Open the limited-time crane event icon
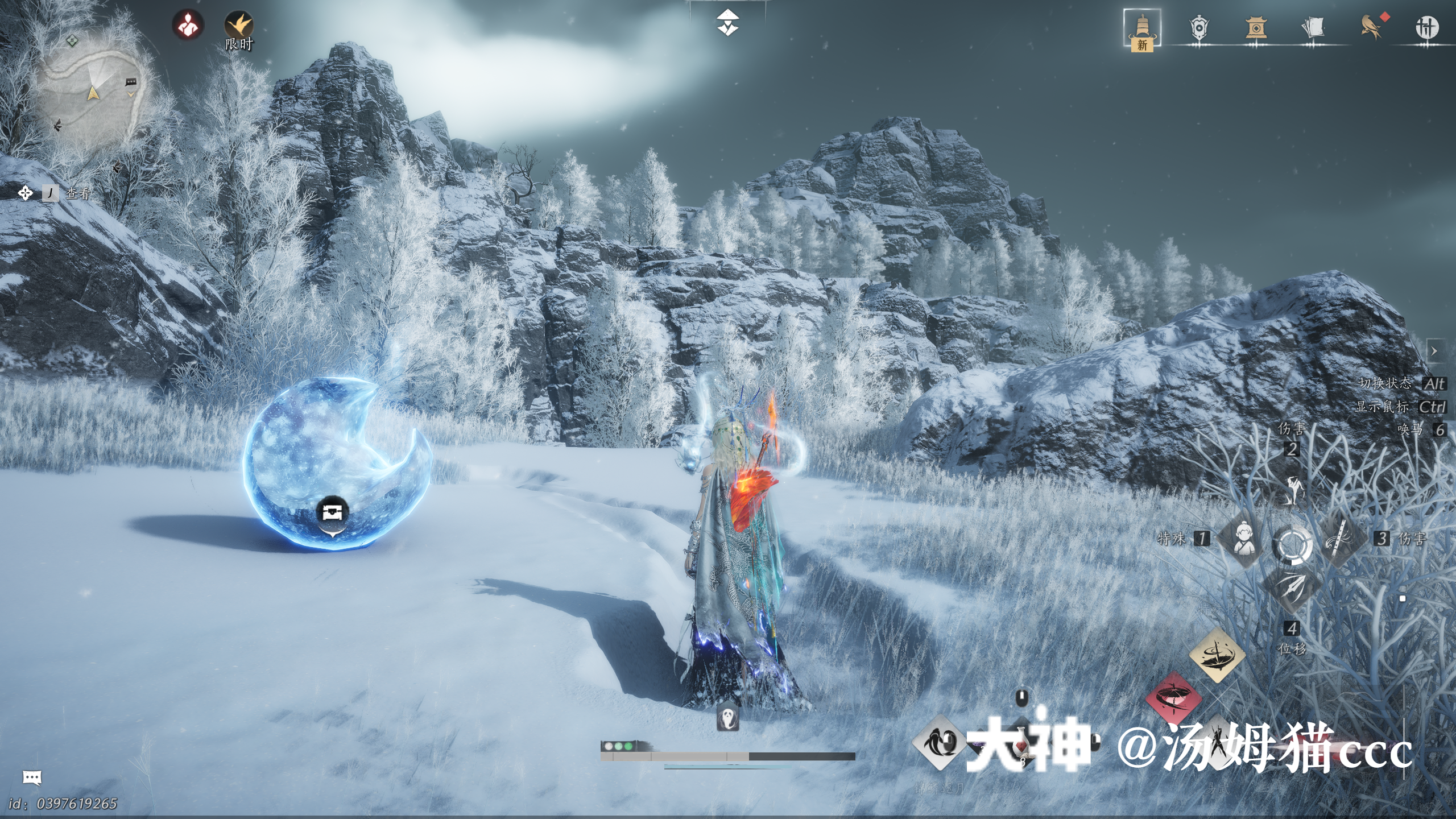The height and width of the screenshot is (819, 1456). 239,27
